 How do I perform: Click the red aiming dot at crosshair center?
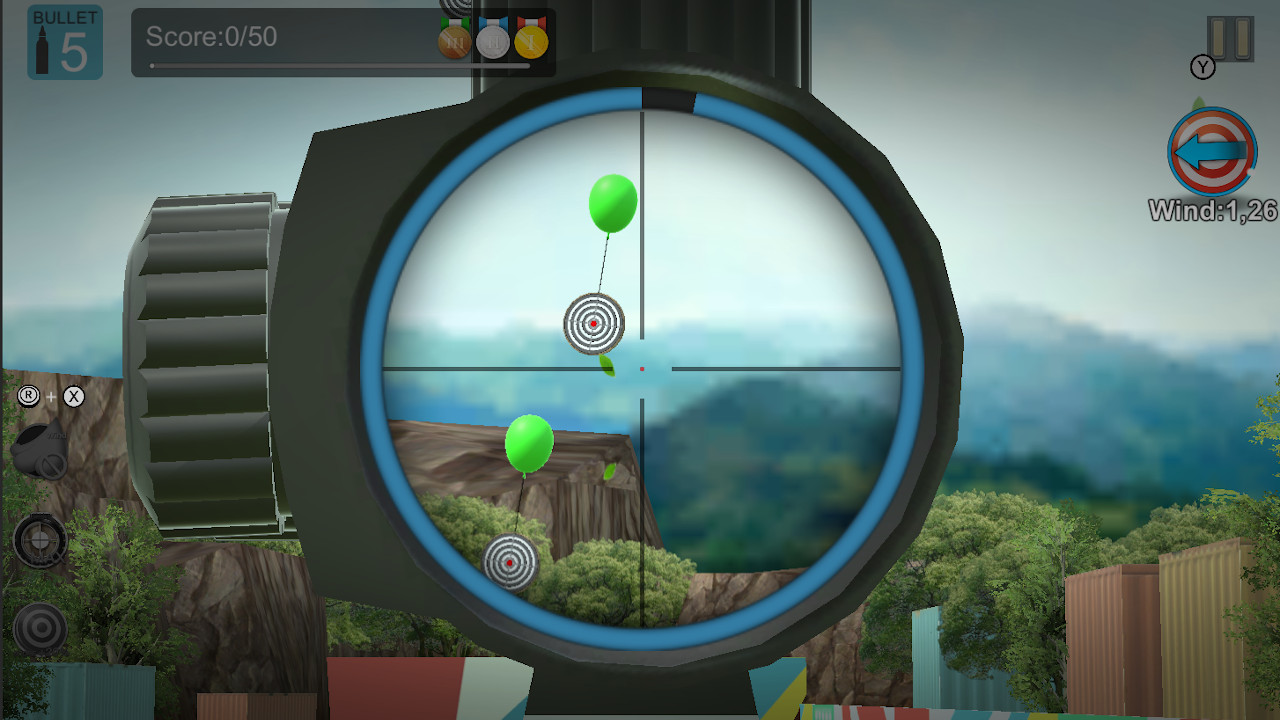(641, 369)
